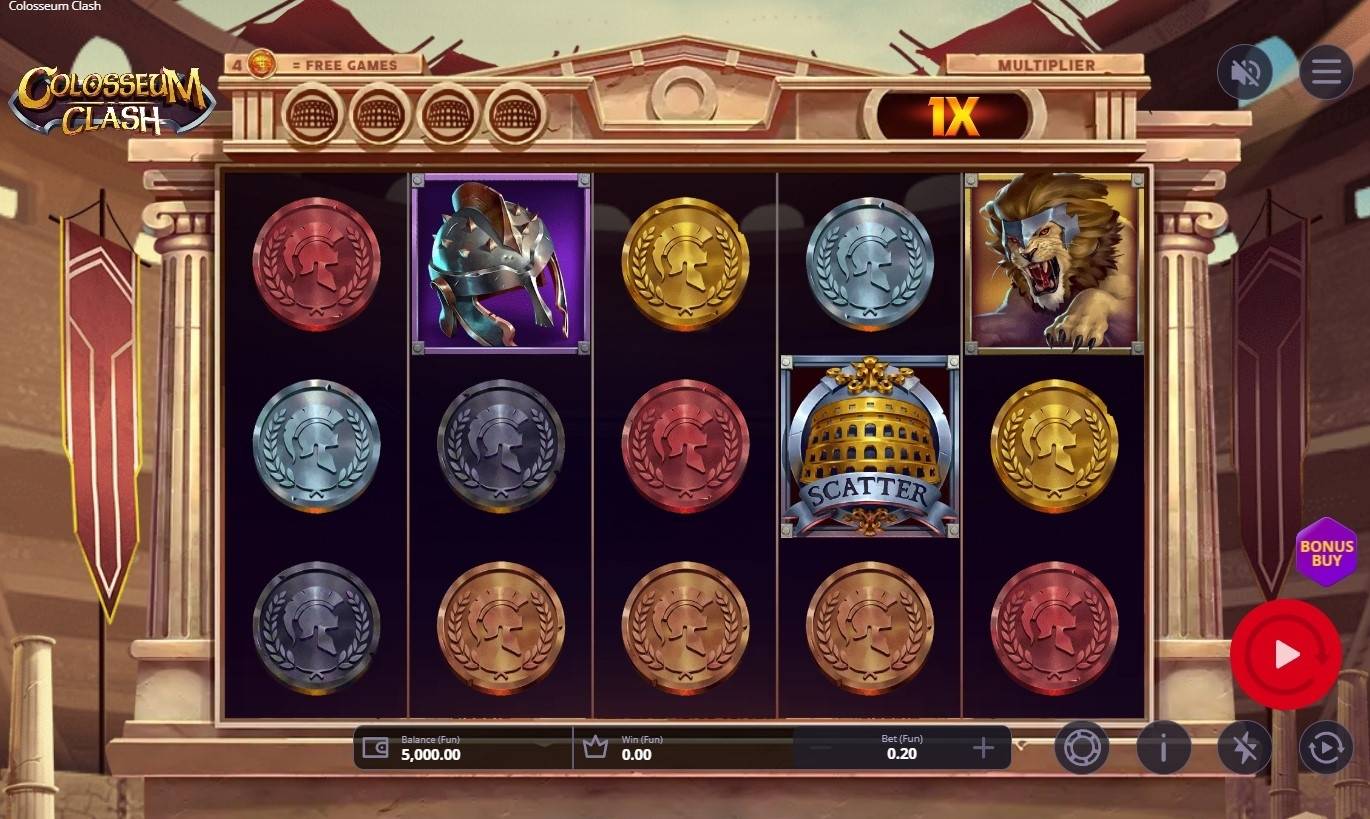Open the game settings wheel icon
The image size is (1370, 819).
1082,747
